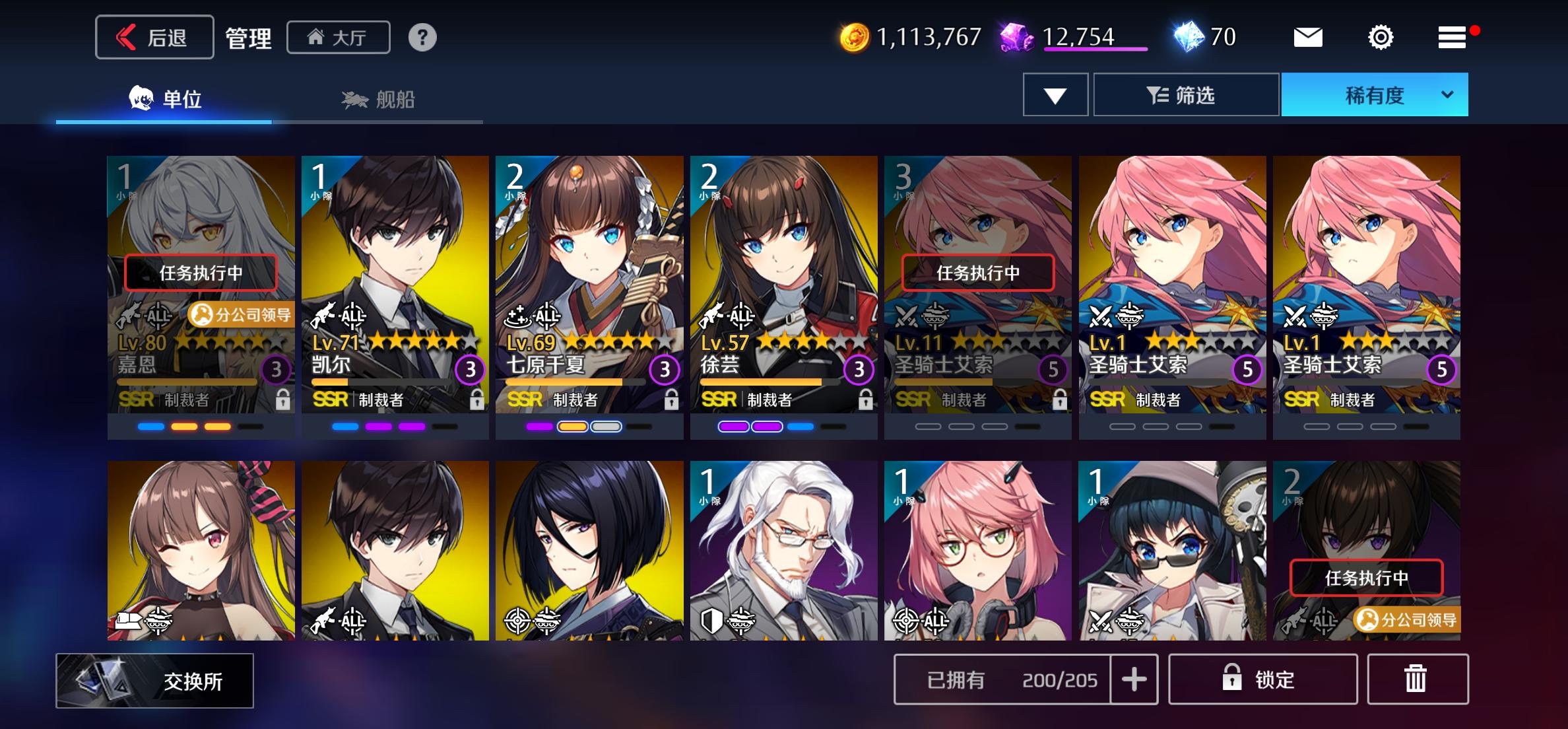
Task: Click the experience bar under 七原千夏
Action: (574, 381)
